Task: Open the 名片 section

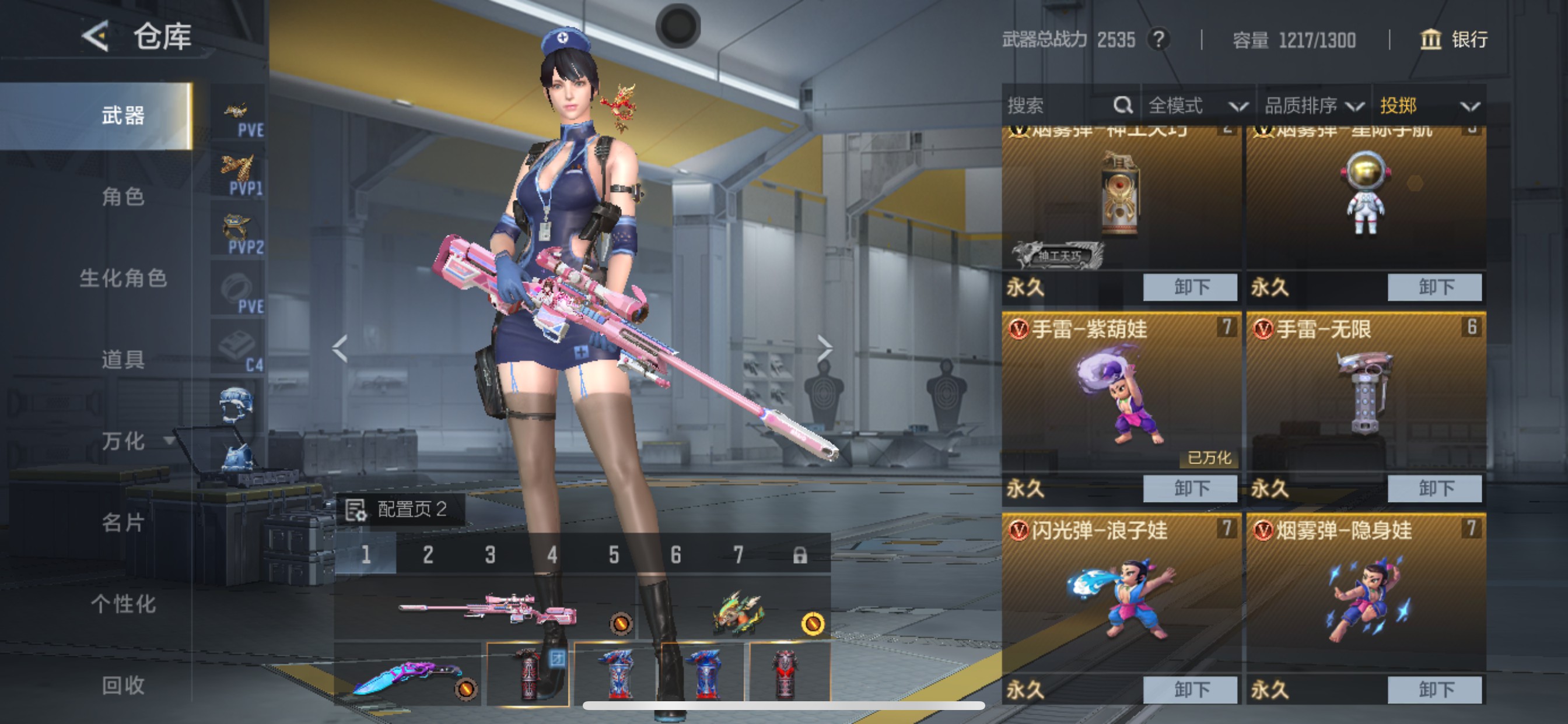Action: click(x=123, y=522)
